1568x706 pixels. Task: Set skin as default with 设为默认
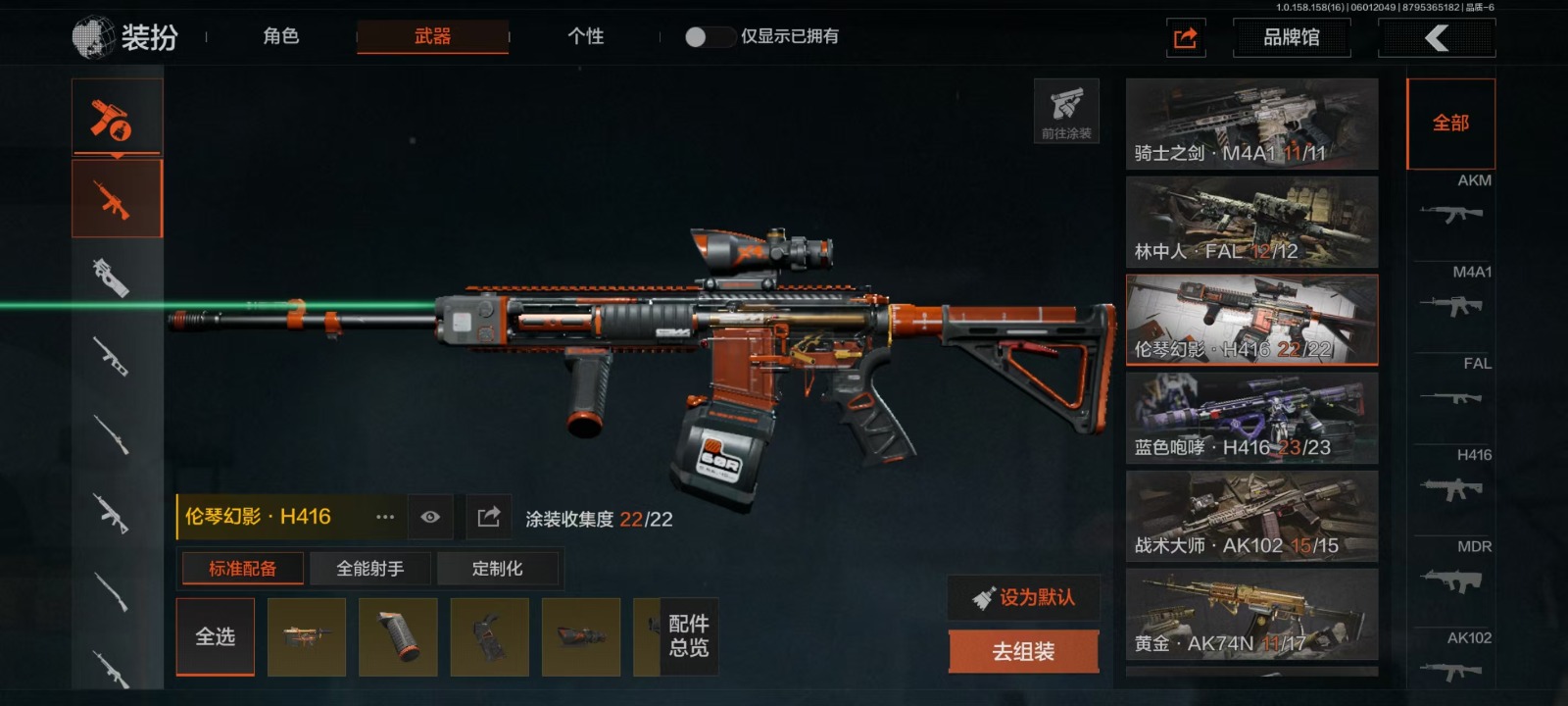[x=1023, y=597]
